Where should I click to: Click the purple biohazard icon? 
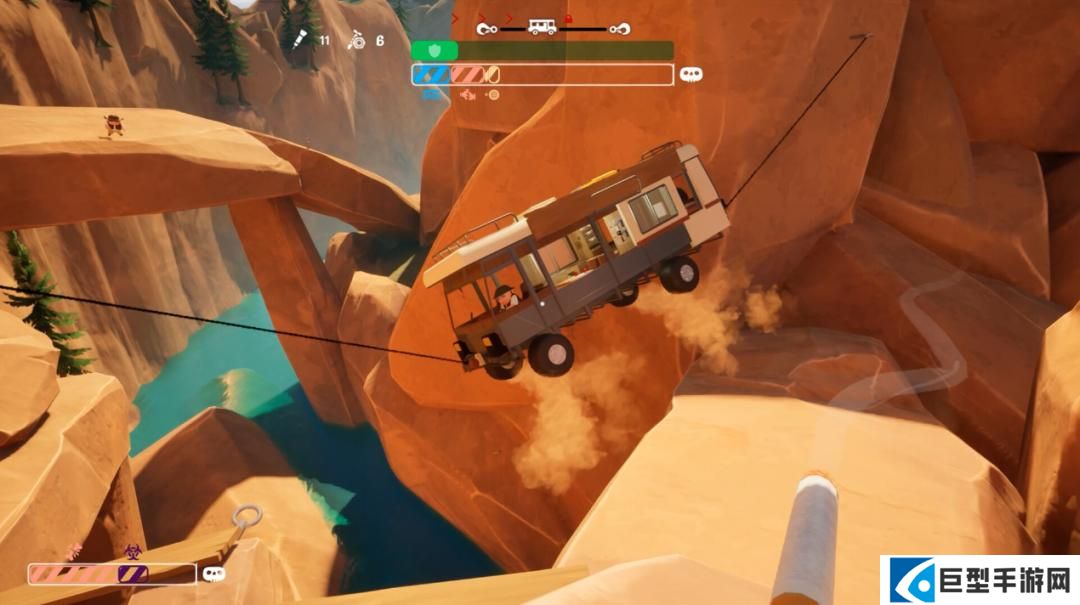tap(131, 549)
